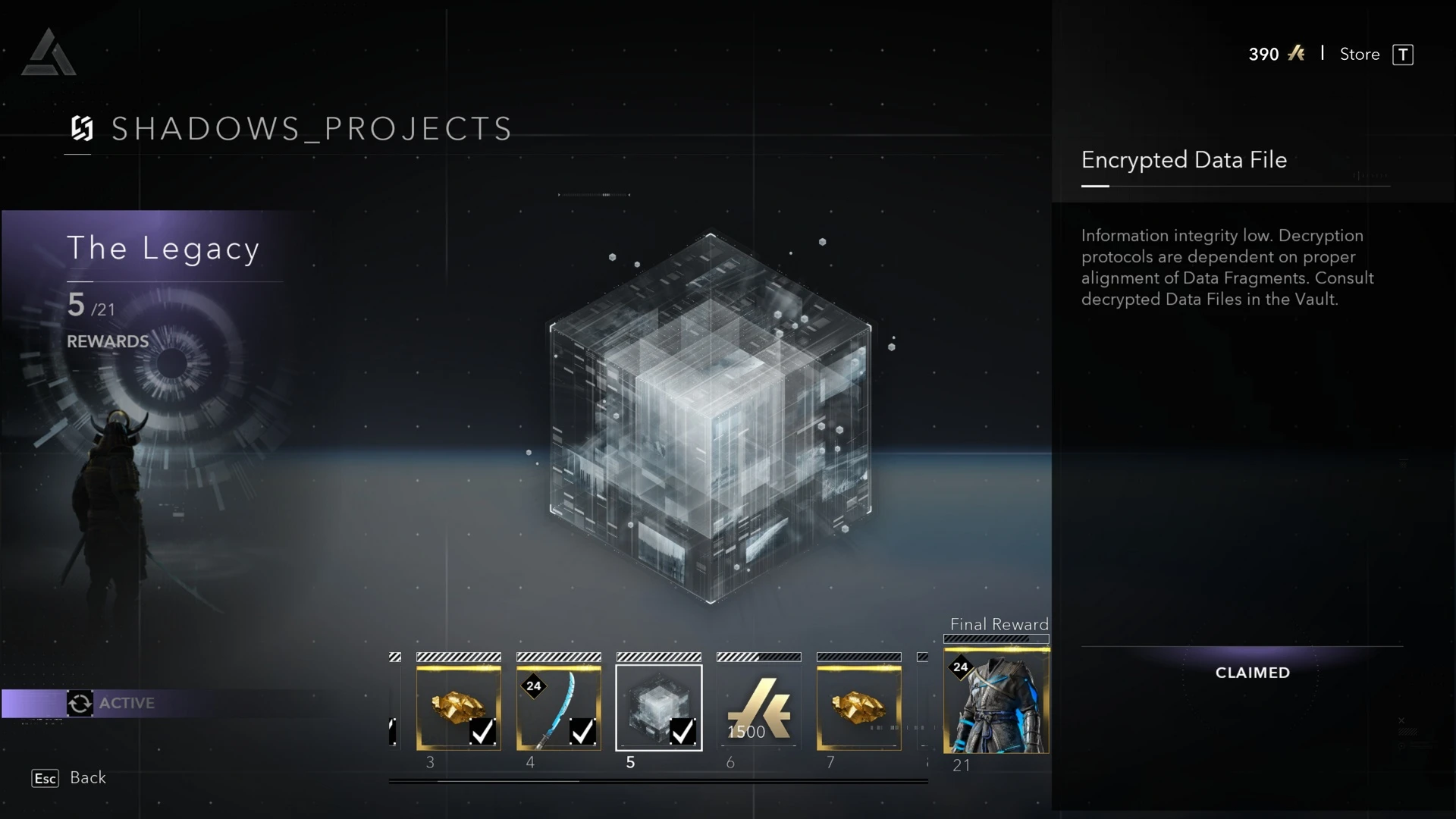1456x819 pixels.
Task: Select the Encrypted Data File cube reward
Action: pyautogui.click(x=658, y=708)
